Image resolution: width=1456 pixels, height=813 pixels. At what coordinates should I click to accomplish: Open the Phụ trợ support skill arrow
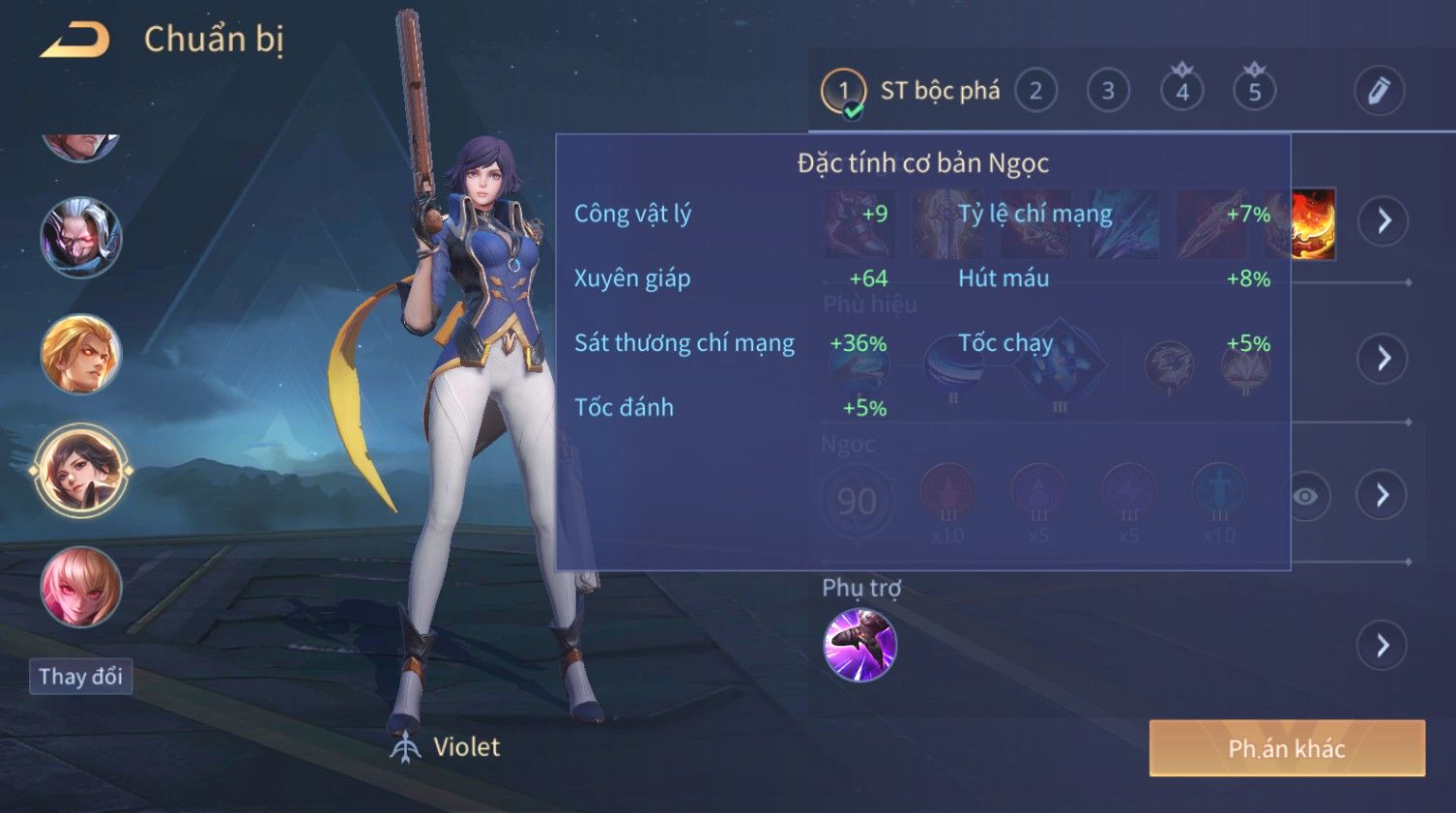[x=1383, y=646]
